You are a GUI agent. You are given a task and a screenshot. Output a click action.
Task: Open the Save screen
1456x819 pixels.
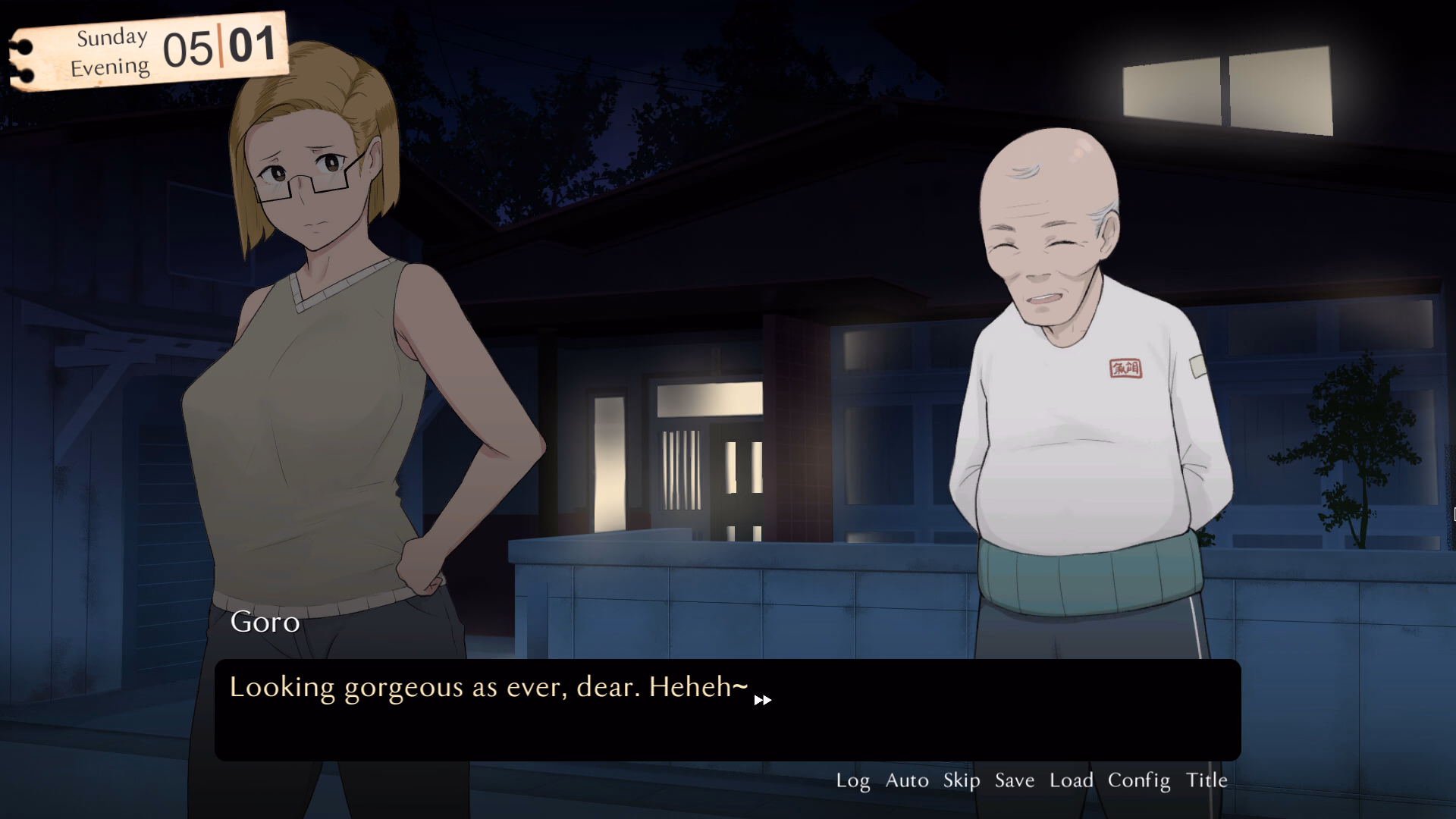coord(1014,780)
